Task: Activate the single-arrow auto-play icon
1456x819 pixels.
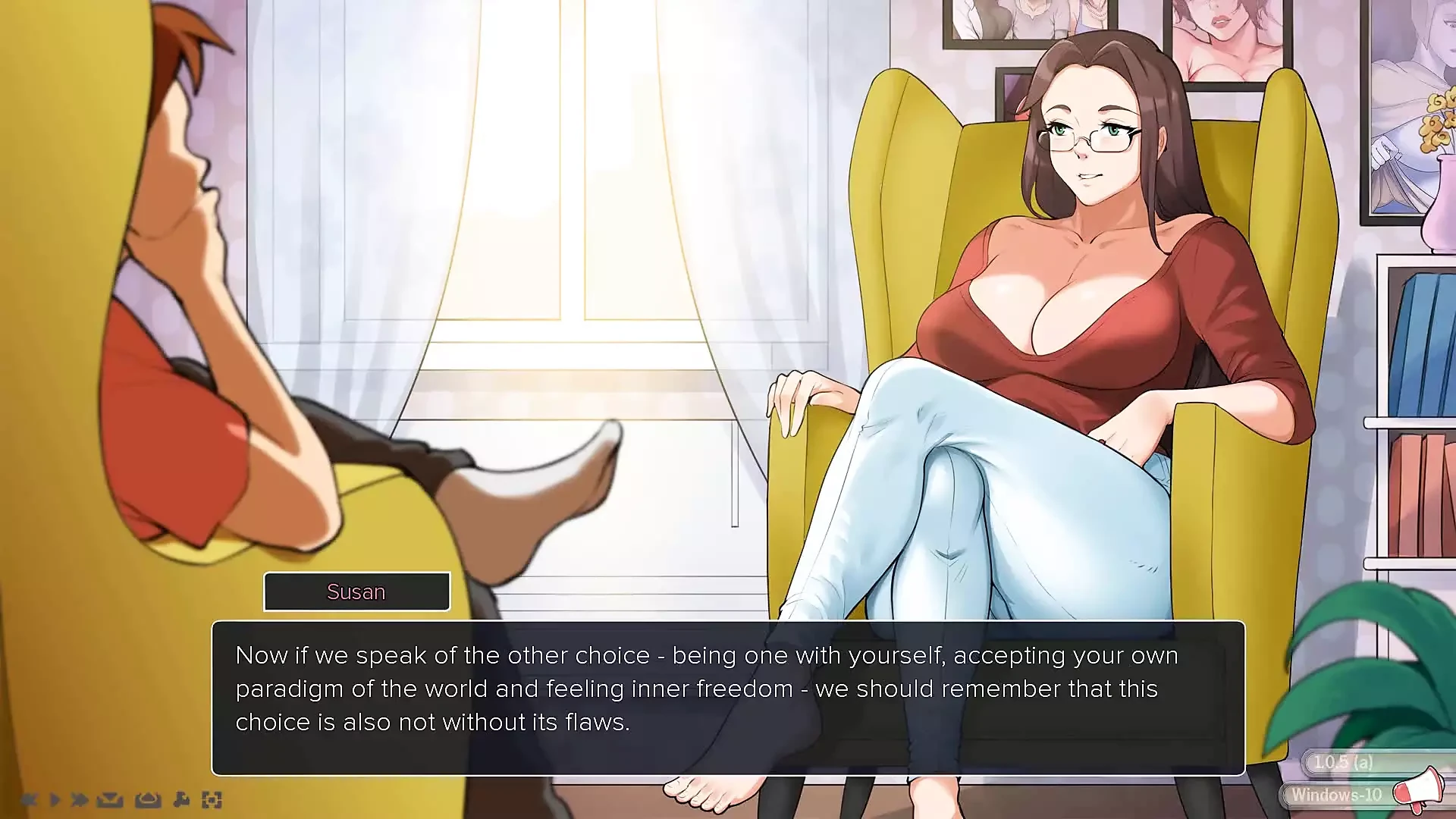Action: coord(55,799)
